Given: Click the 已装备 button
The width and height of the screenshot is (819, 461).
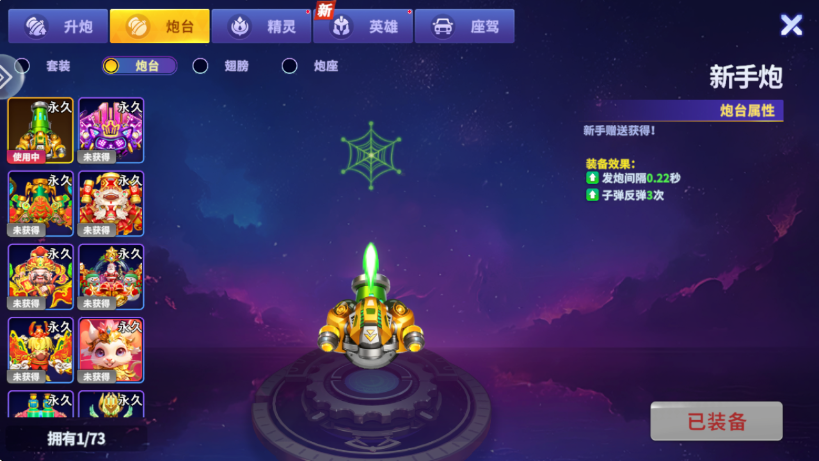Looking at the screenshot, I should pyautogui.click(x=716, y=421).
